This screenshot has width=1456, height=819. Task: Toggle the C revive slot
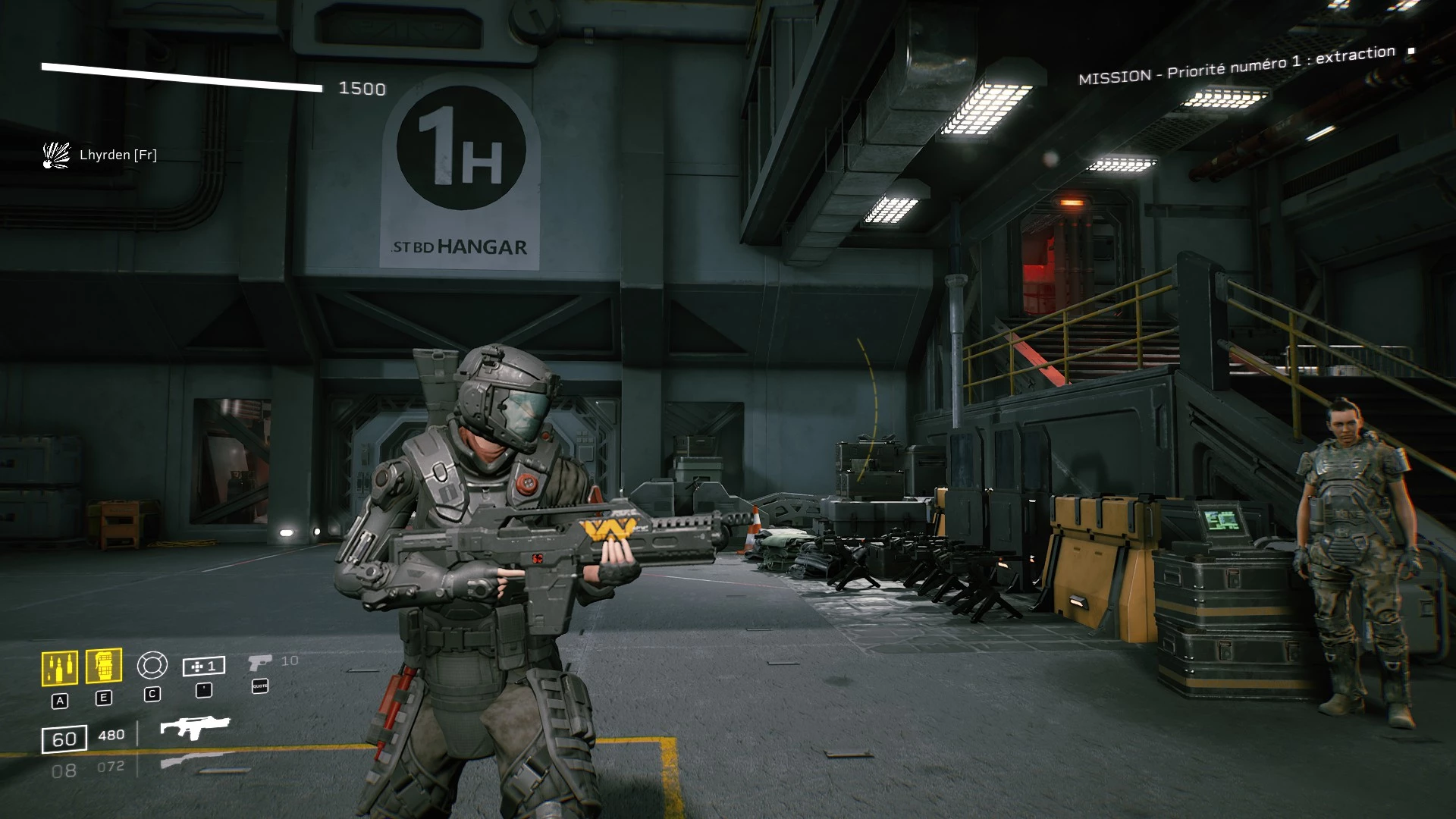pos(152,694)
